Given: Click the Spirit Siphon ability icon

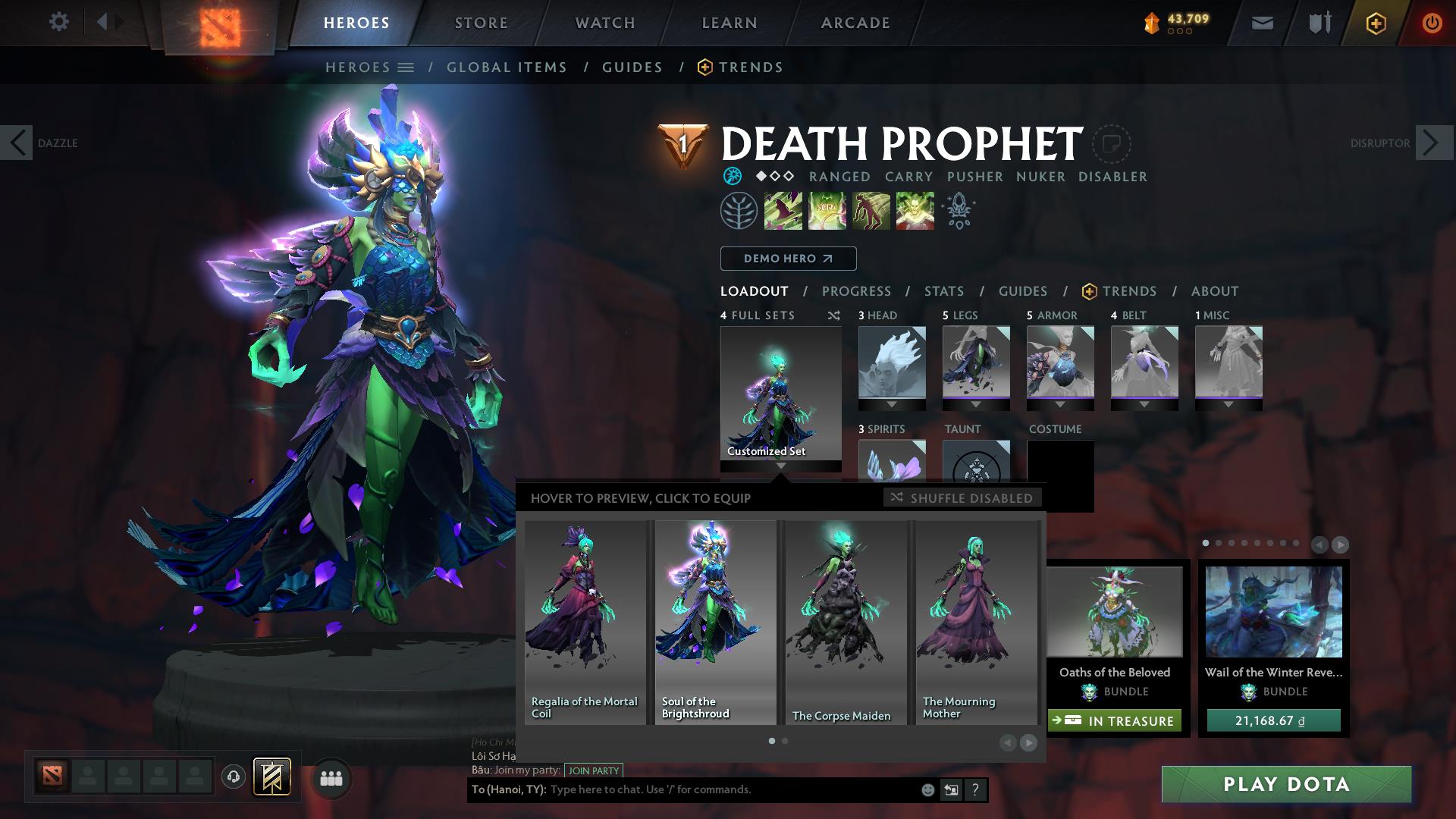Looking at the screenshot, I should click(871, 210).
